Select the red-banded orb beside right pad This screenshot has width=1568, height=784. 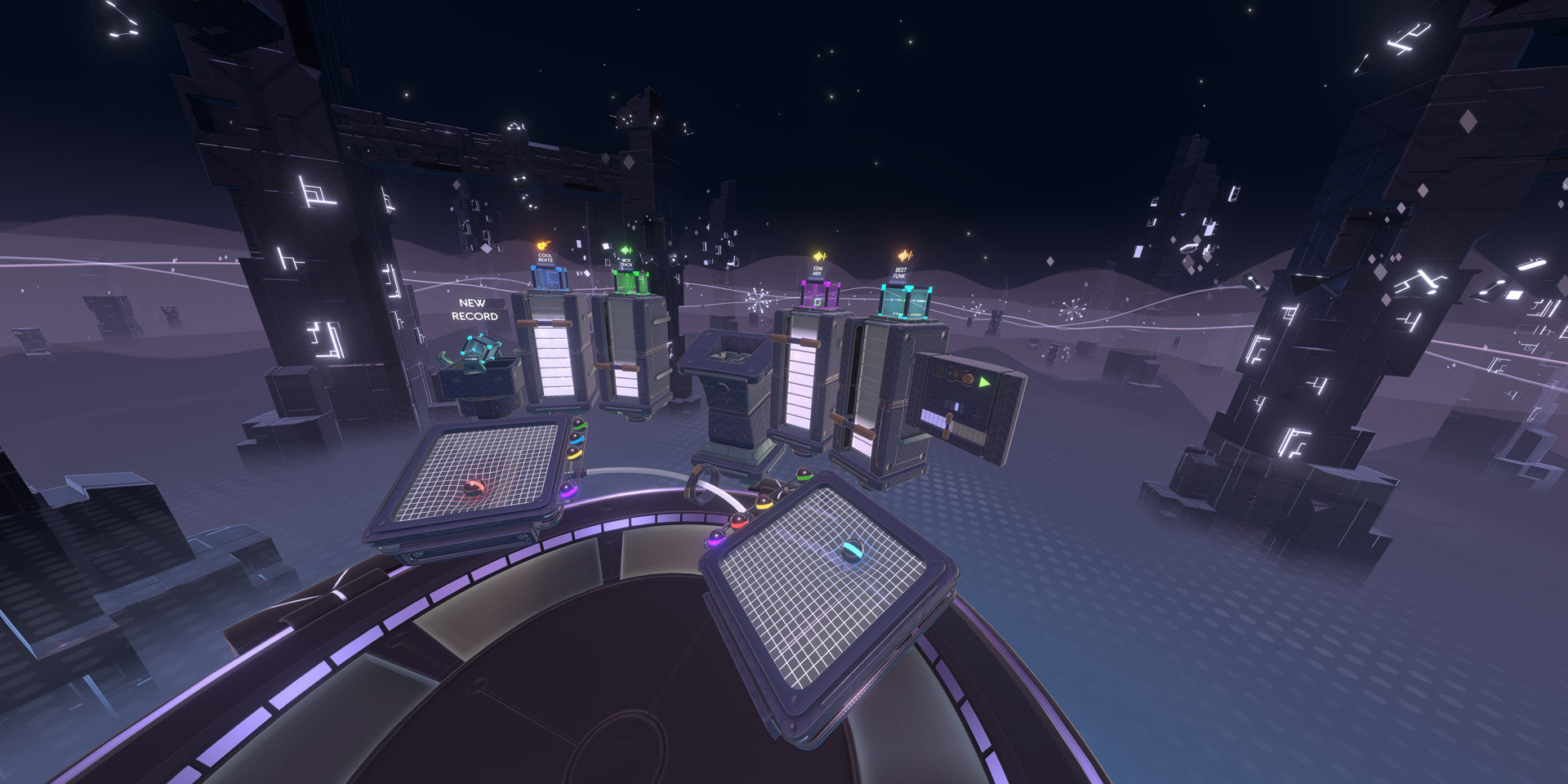[738, 521]
